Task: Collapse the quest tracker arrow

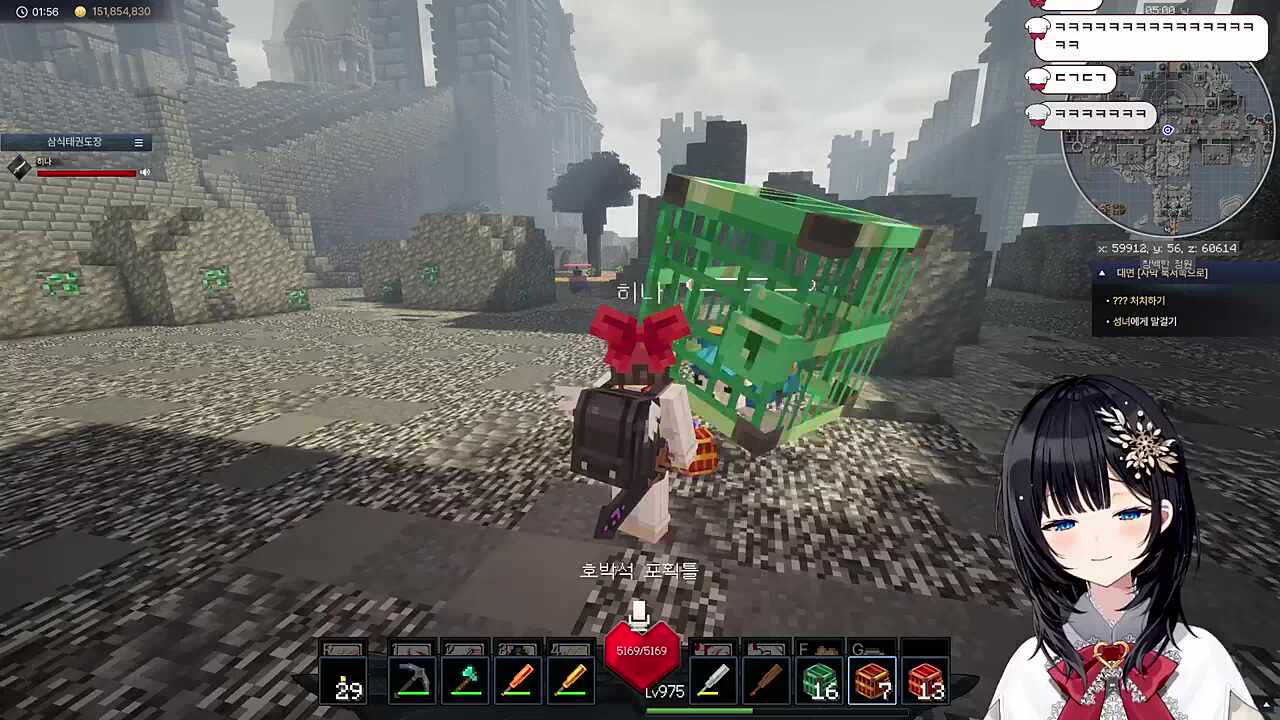Action: [1102, 273]
